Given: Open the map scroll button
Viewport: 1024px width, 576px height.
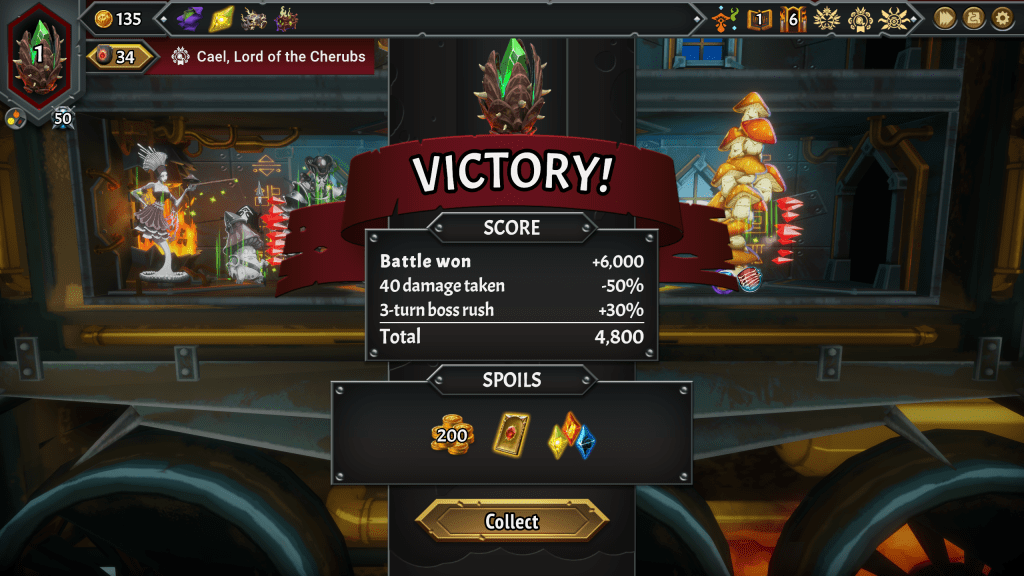Looking at the screenshot, I should coord(973,18).
